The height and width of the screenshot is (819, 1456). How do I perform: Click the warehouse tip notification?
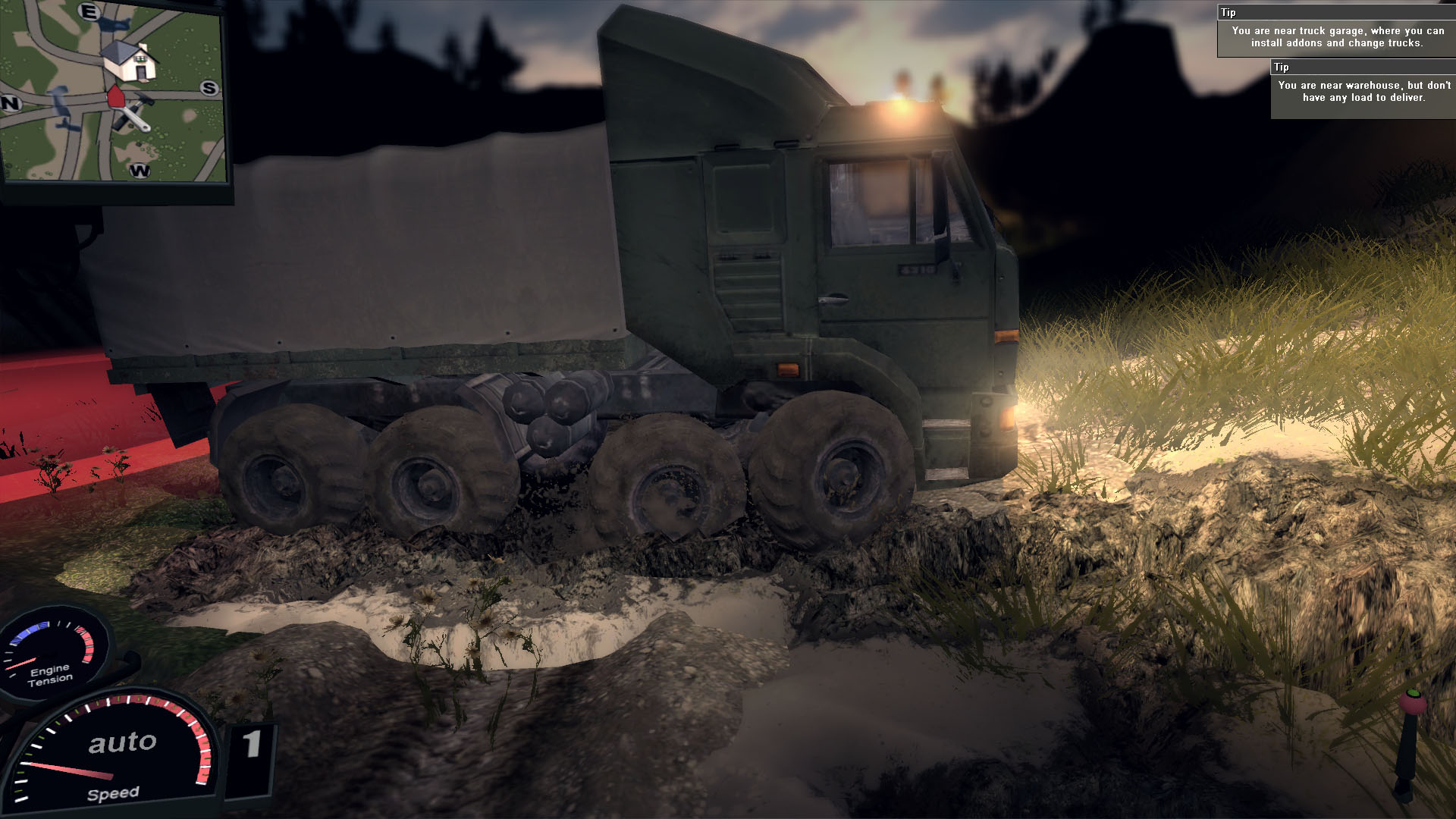coord(1363,90)
